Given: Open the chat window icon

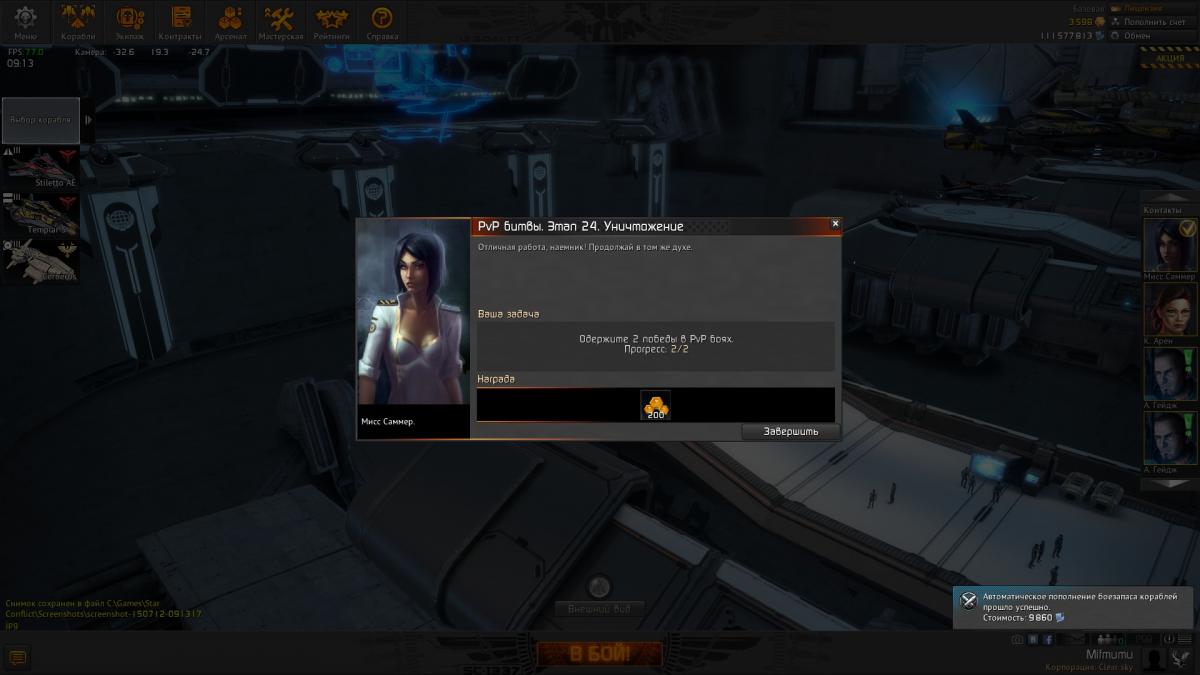Looking at the screenshot, I should (17, 657).
